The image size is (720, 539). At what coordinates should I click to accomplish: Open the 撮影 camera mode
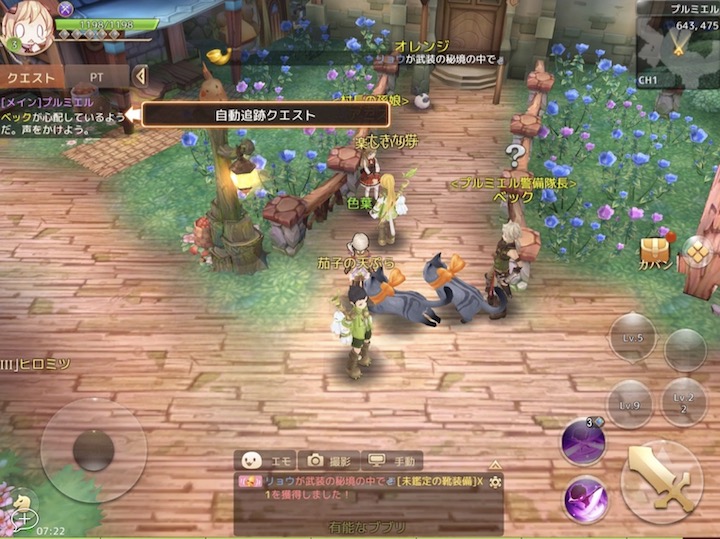point(329,460)
